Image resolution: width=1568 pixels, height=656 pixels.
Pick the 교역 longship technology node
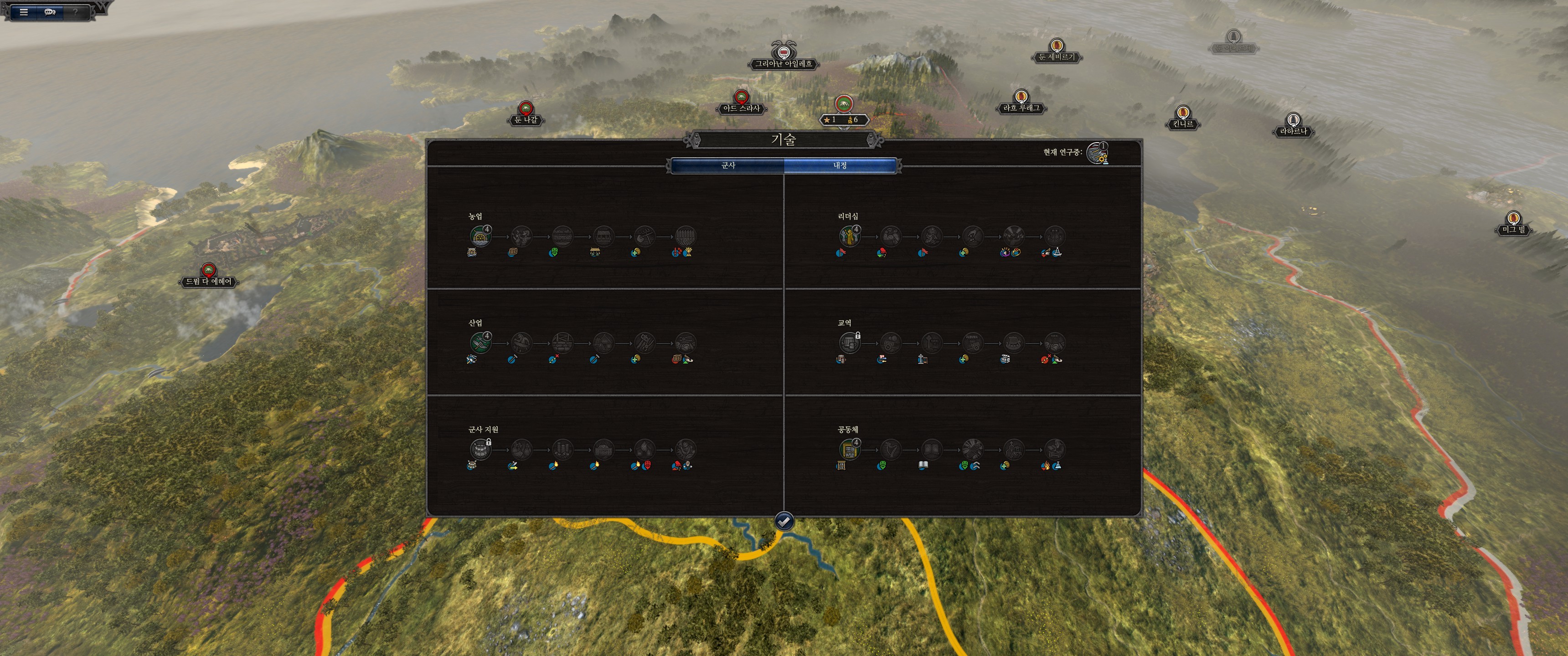click(x=1013, y=343)
